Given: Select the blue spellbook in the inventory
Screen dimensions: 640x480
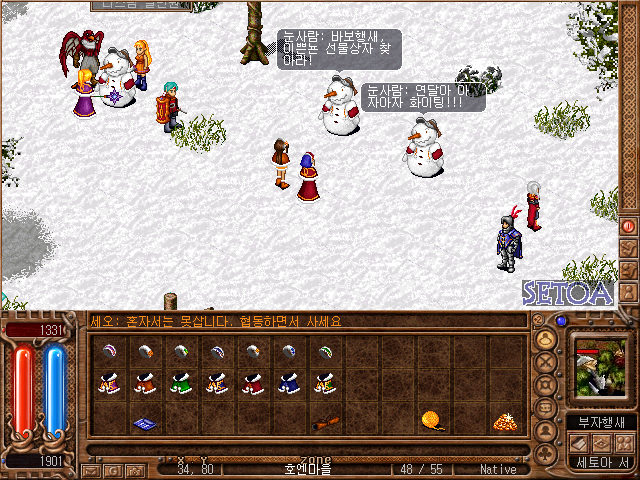Looking at the screenshot, I should tap(143, 423).
